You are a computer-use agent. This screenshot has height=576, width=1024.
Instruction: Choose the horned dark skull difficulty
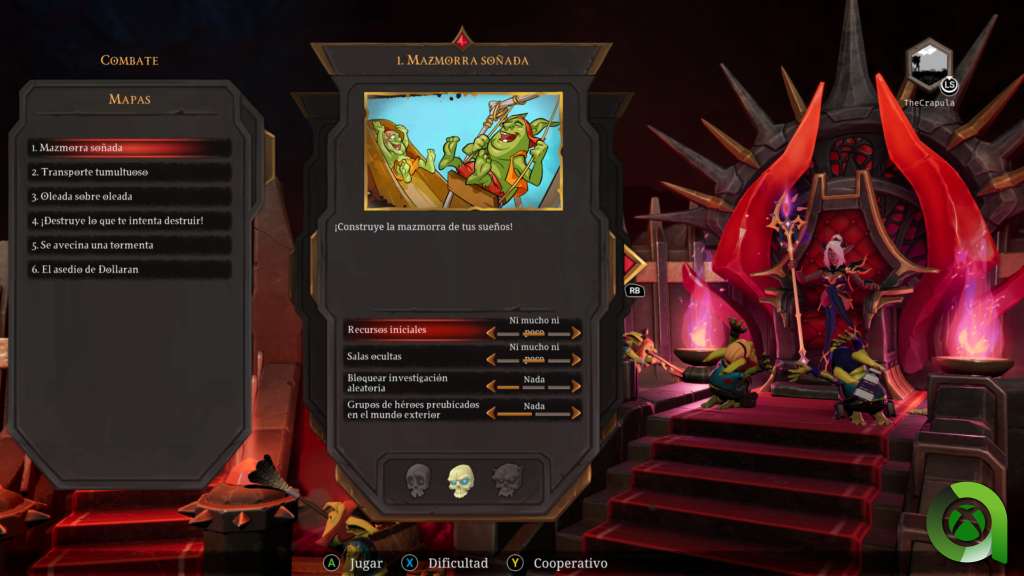[x=506, y=481]
